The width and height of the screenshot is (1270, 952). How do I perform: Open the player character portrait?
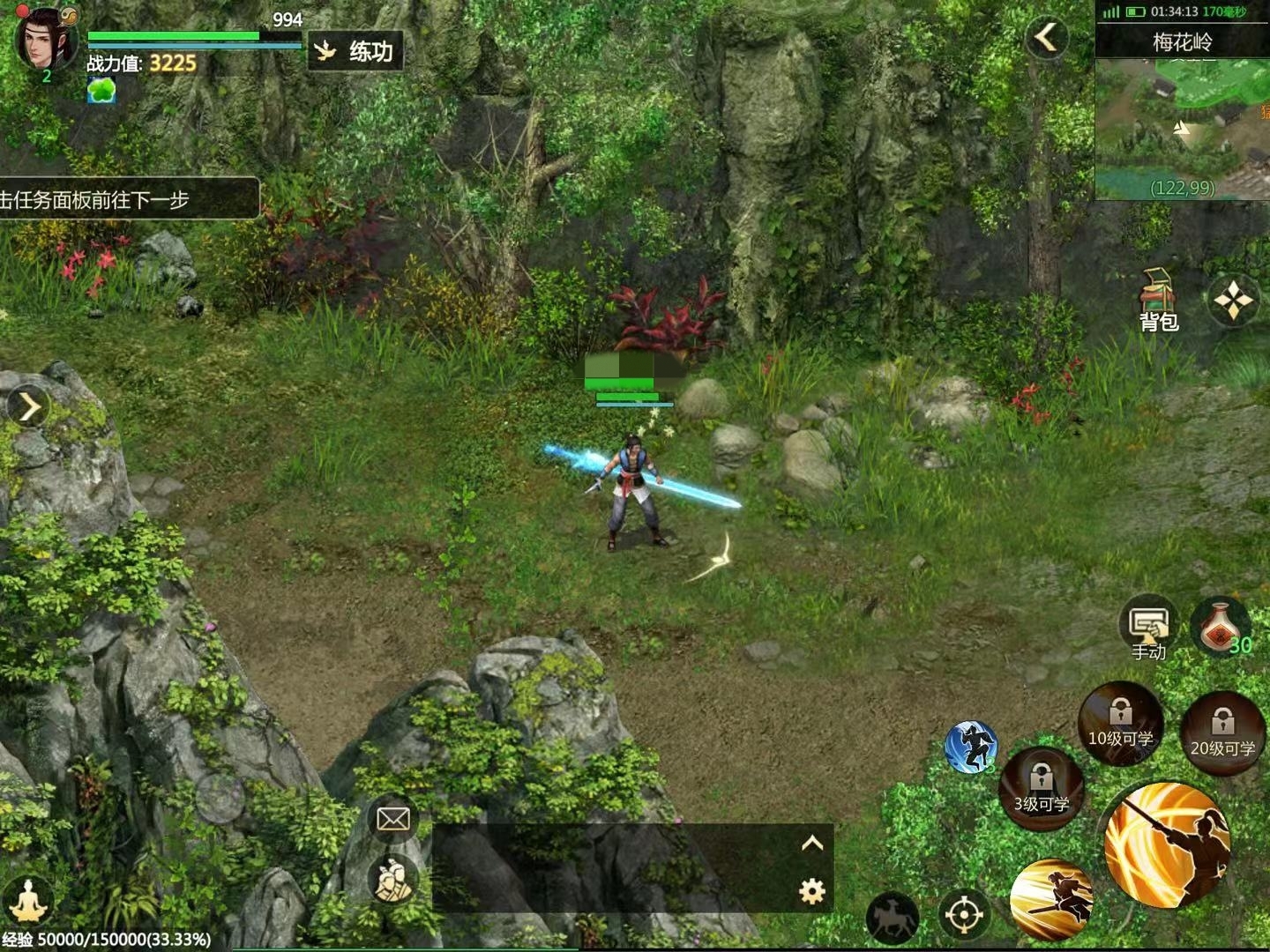44,40
